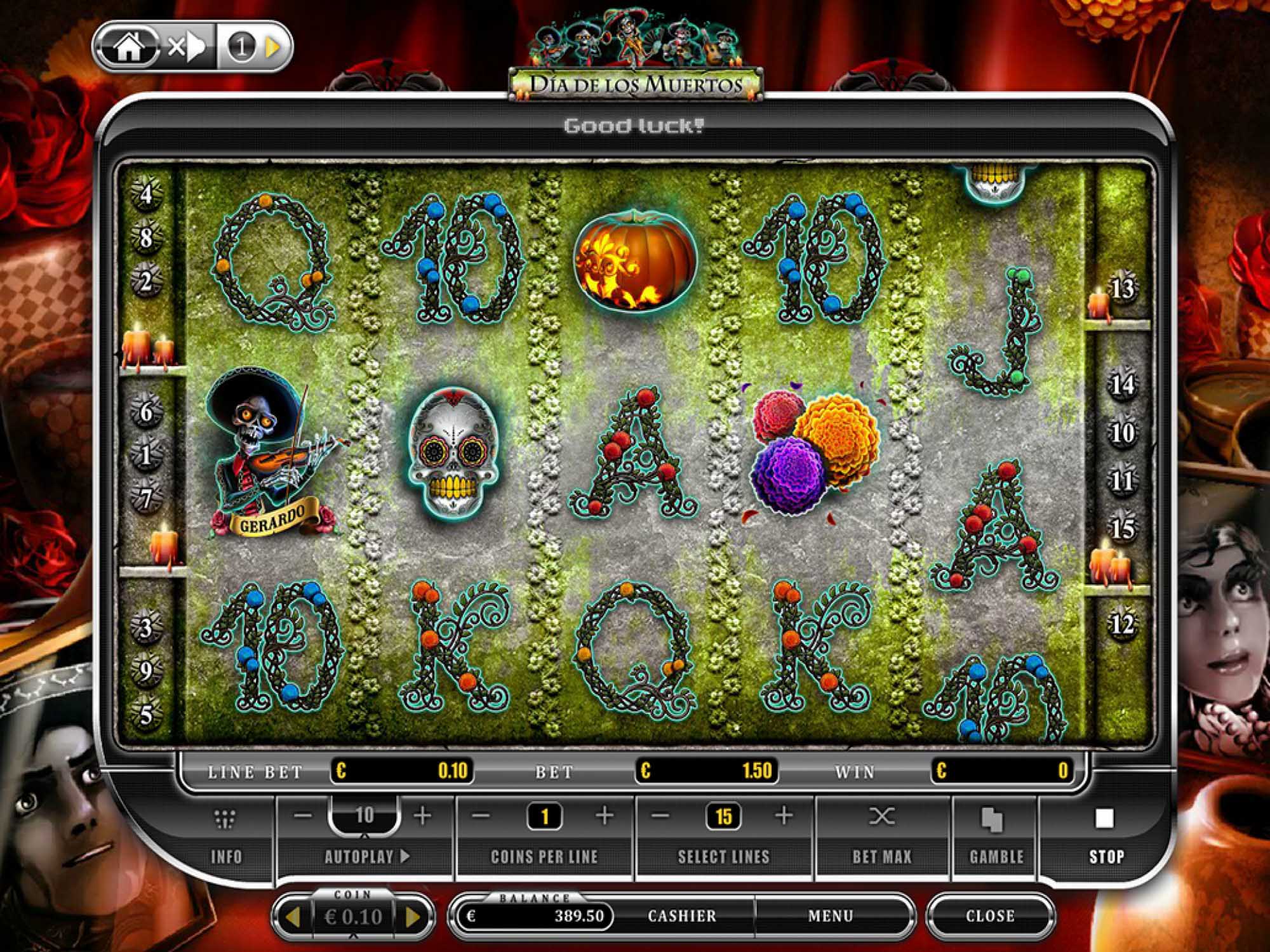
Task: Start Autoplay spins
Action: tap(367, 856)
